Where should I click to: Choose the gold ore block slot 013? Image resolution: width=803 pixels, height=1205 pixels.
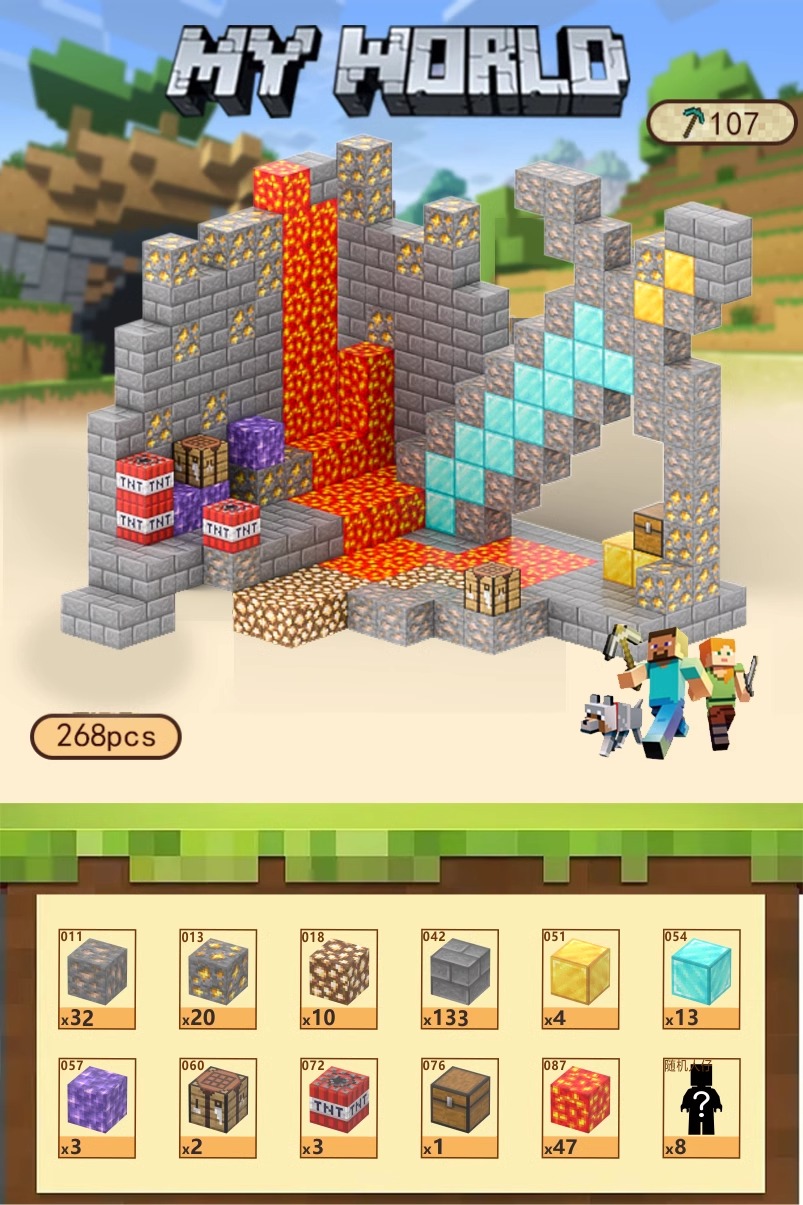point(218,977)
